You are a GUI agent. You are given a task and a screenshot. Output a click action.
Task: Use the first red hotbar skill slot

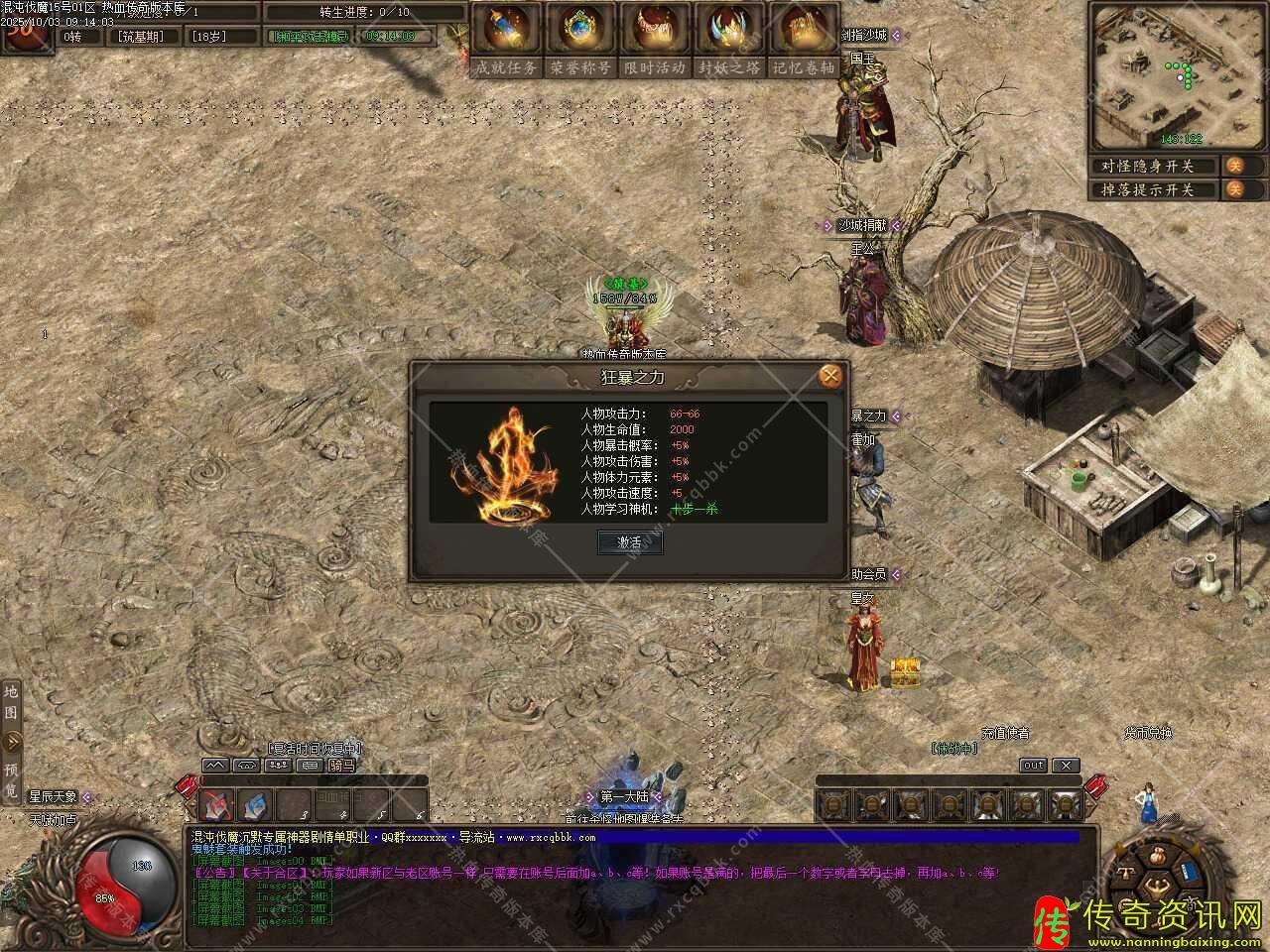click(x=218, y=803)
